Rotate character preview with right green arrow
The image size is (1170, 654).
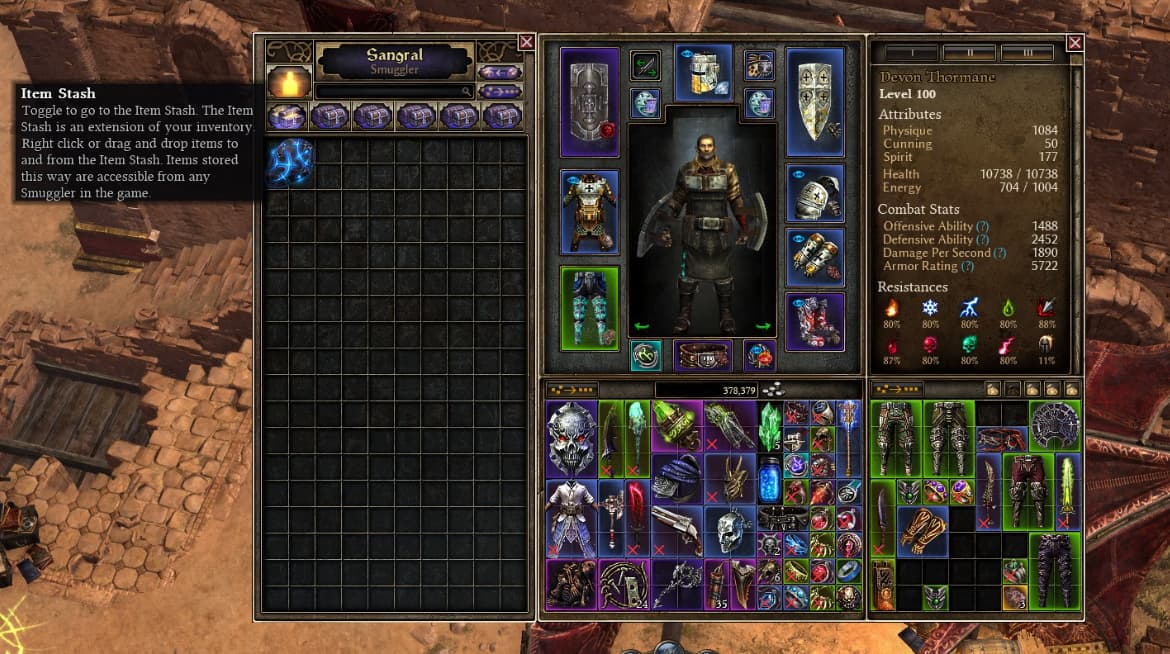[764, 326]
